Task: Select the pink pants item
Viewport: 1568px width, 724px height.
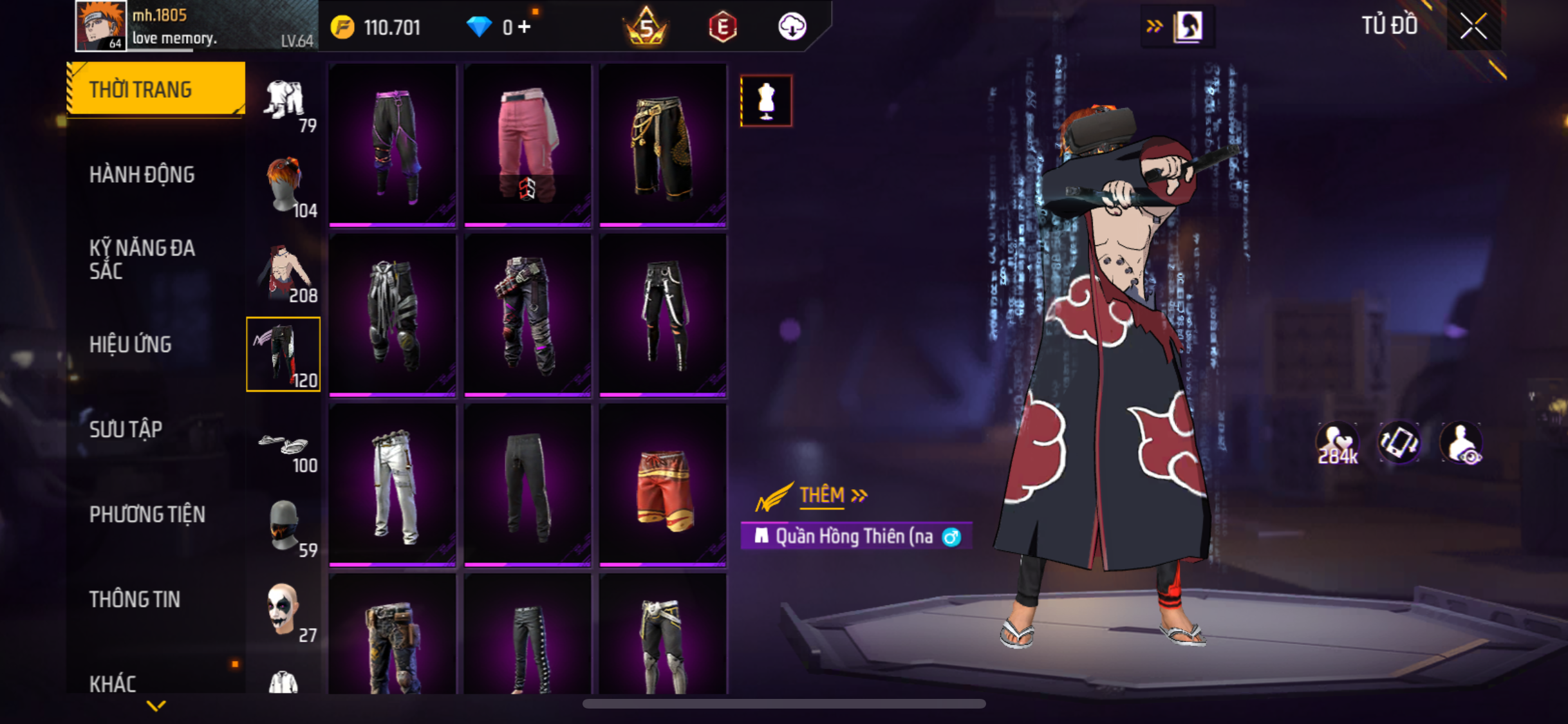Action: point(527,145)
